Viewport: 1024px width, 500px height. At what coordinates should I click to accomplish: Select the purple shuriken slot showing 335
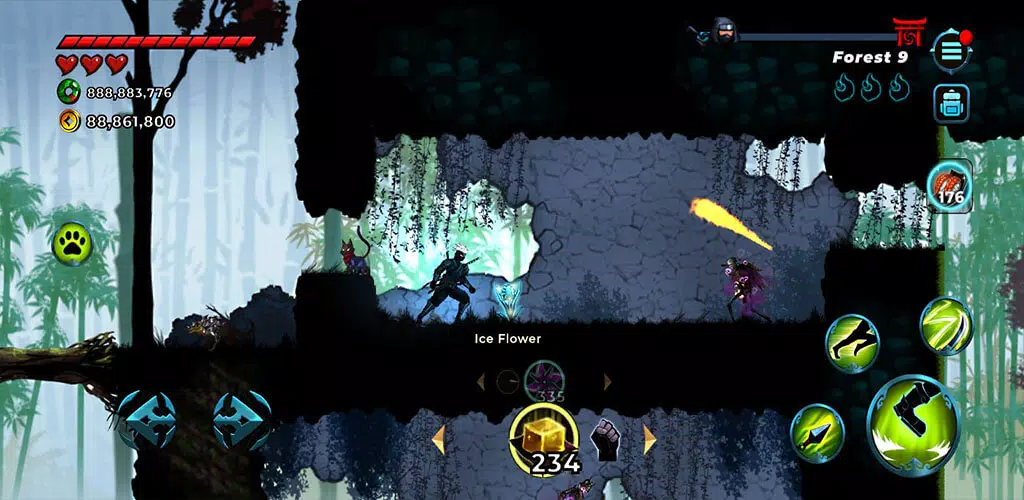(545, 381)
